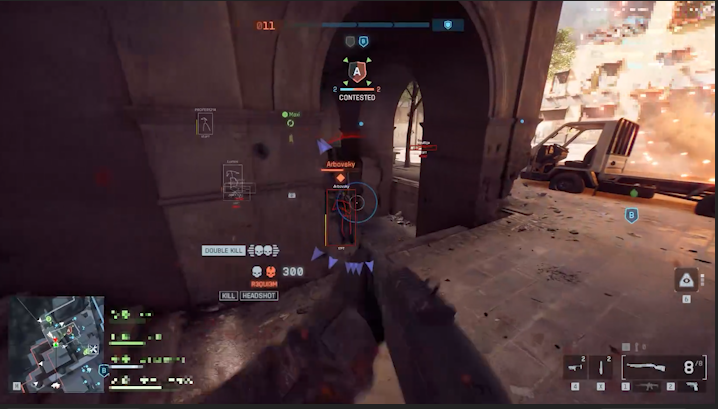
Task: Click the minimap in the corner
Action: pos(55,340)
